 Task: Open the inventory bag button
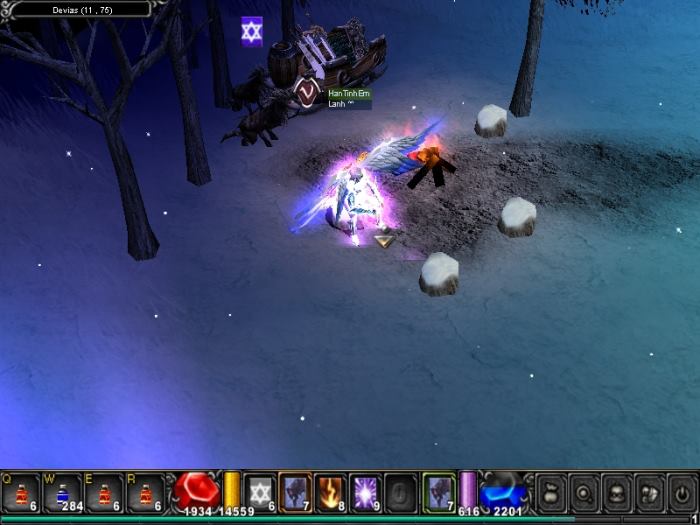coord(551,492)
